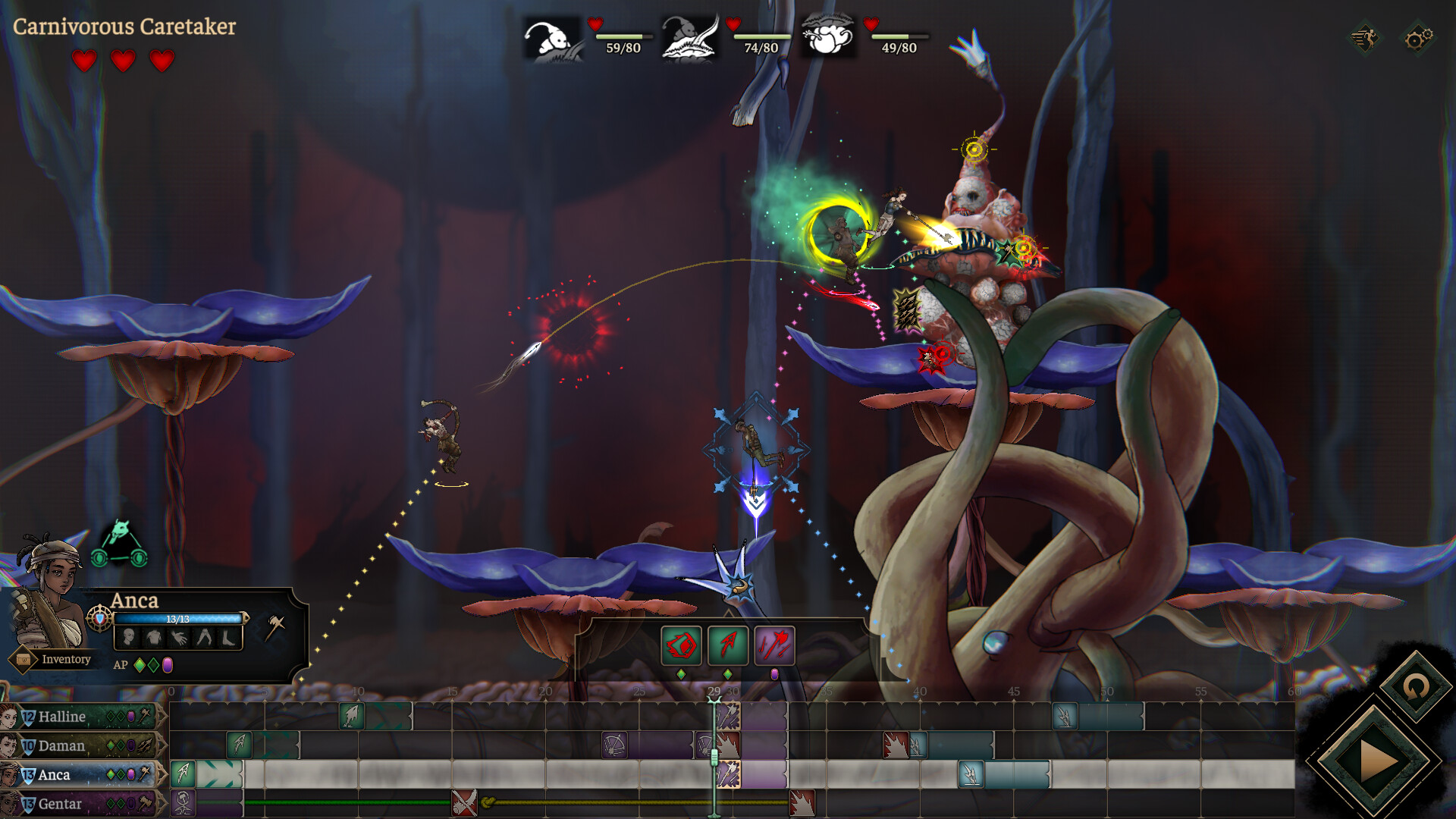Select the green creature formation icon
This screenshot has height=819, width=1456.
119,544
